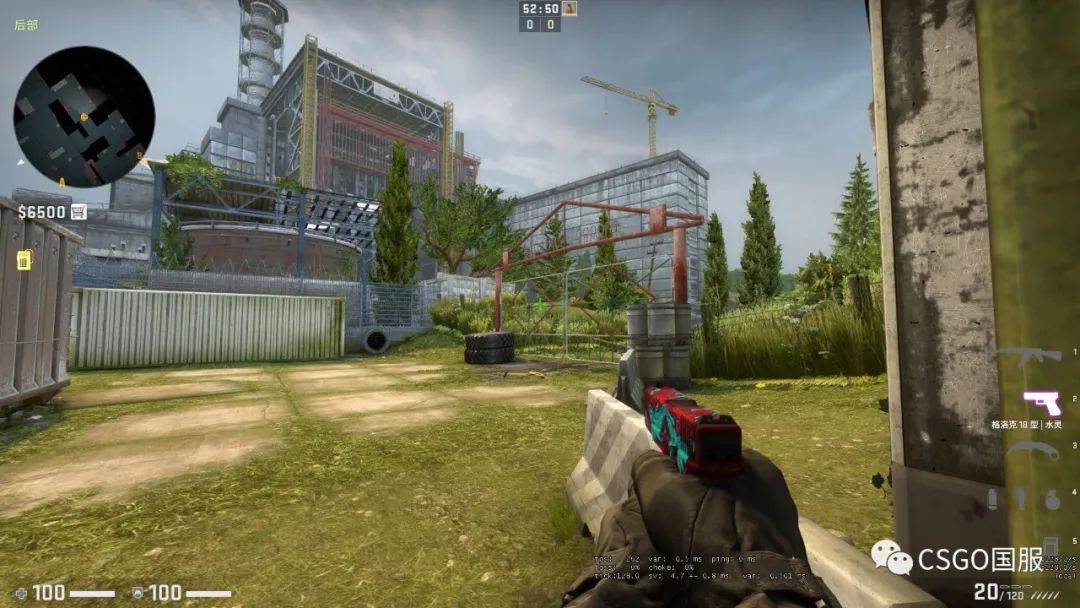Click the player avatar beside the round timer

(x=570, y=8)
